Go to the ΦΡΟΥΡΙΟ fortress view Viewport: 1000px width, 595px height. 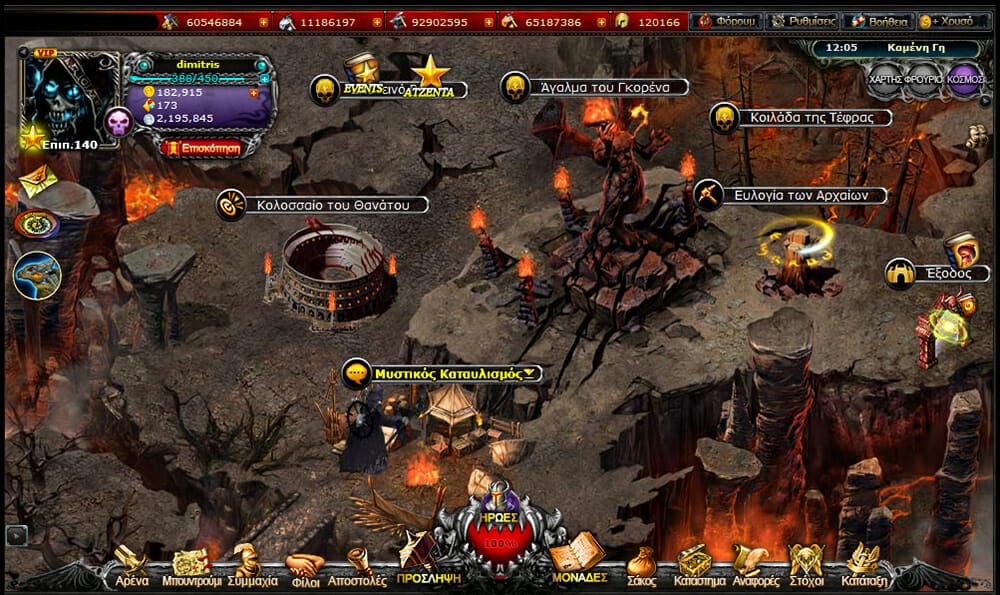[924, 79]
